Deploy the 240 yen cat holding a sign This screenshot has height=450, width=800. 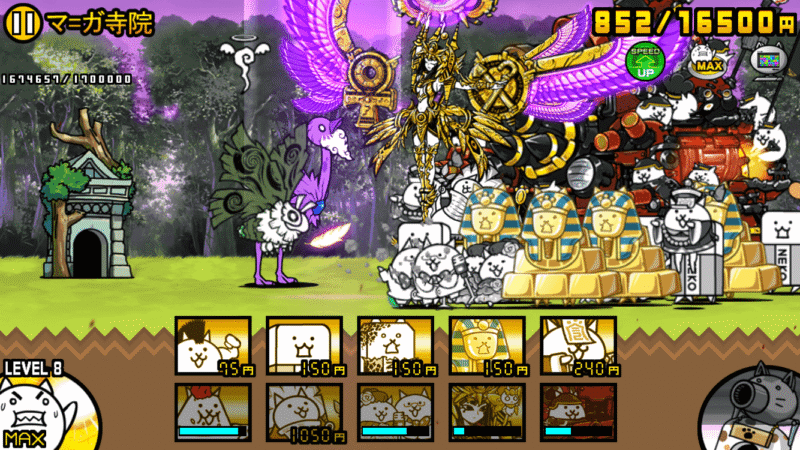click(578, 345)
